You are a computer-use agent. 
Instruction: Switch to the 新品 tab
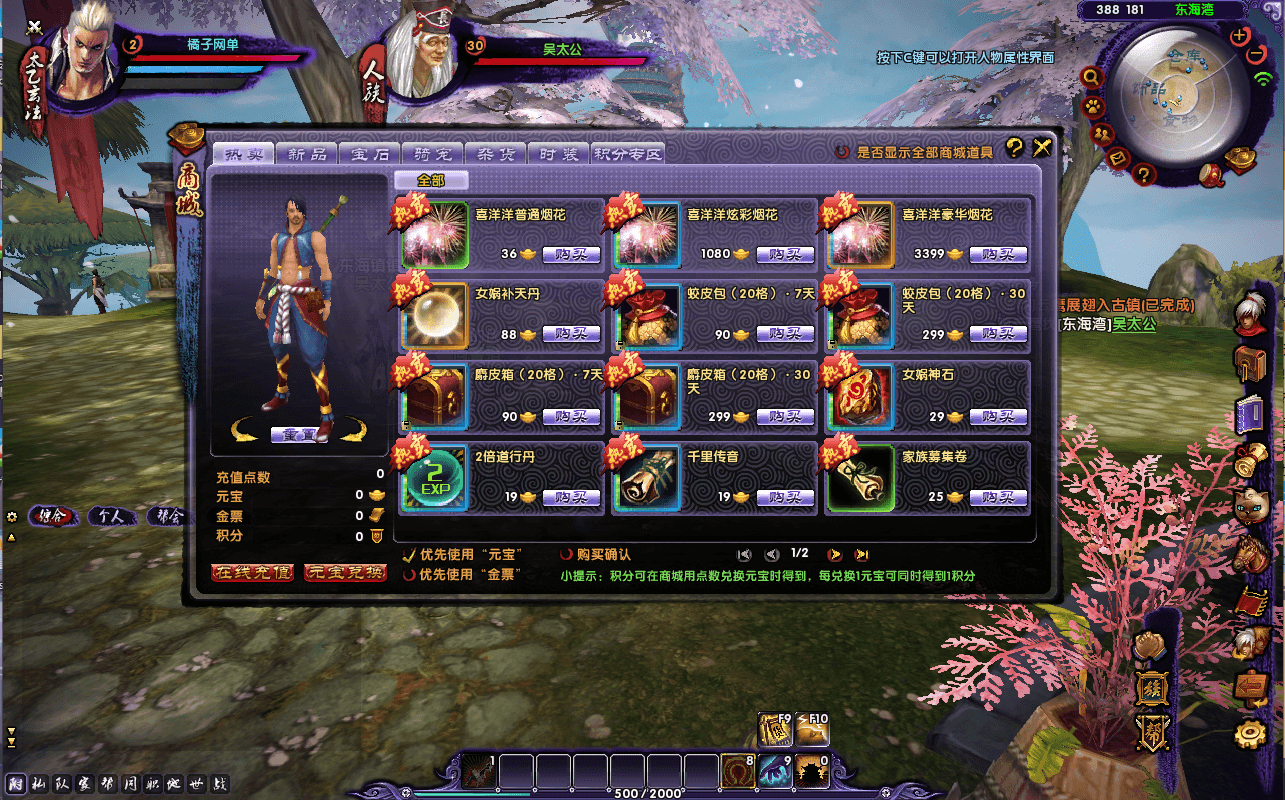click(307, 154)
